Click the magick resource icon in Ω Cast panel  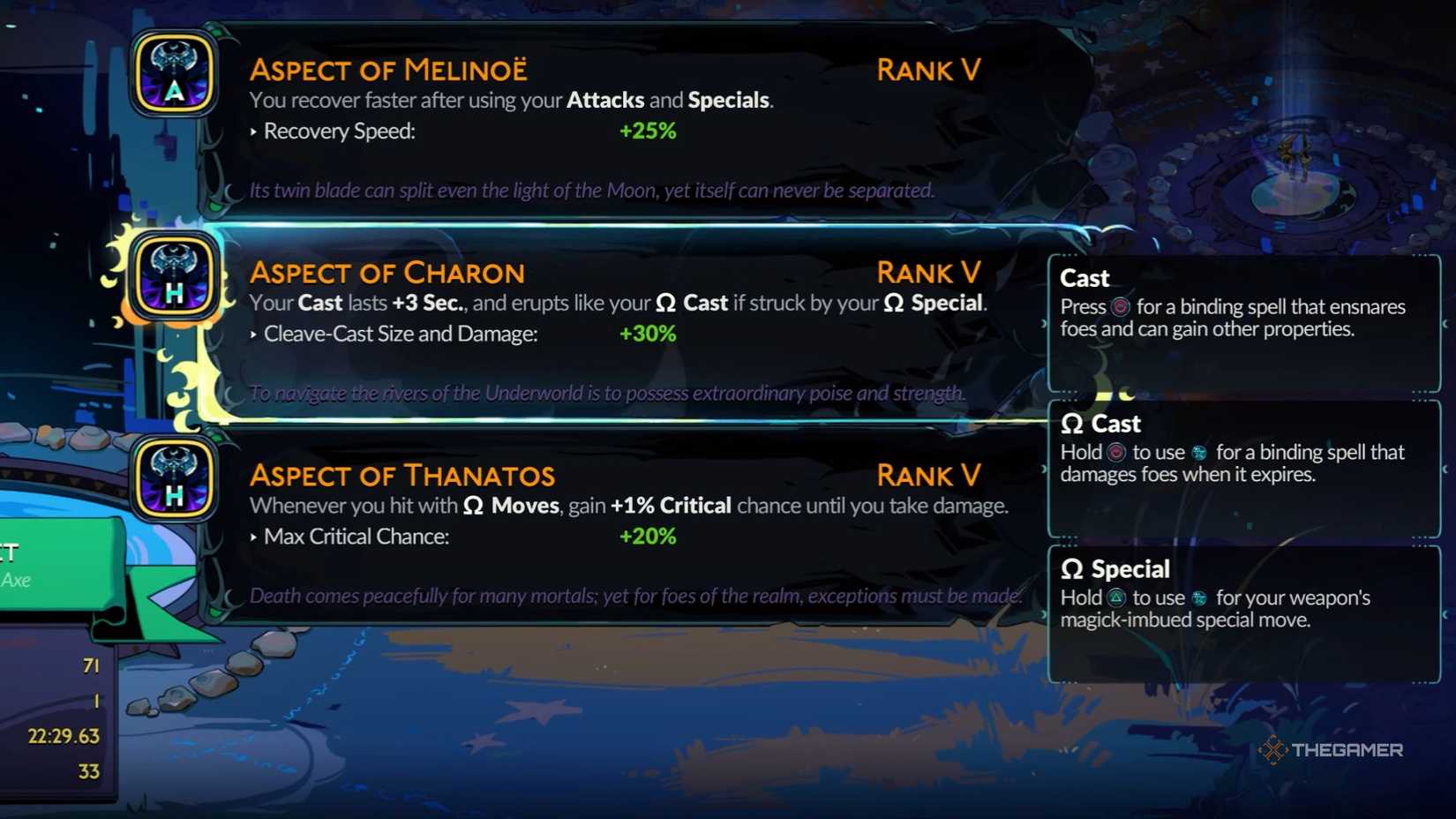1197,453
